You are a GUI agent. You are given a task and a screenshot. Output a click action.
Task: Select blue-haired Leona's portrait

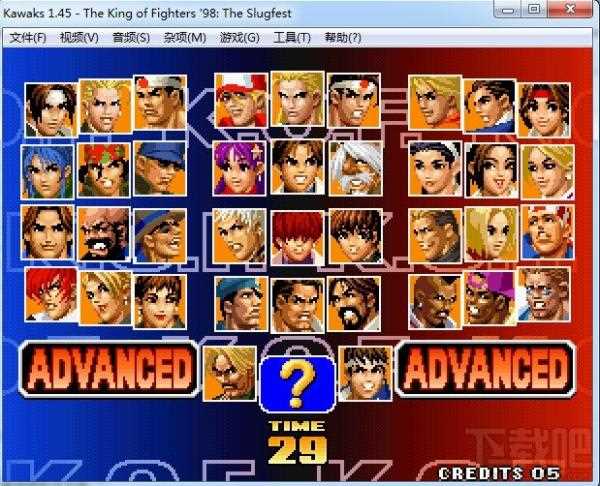46,170
